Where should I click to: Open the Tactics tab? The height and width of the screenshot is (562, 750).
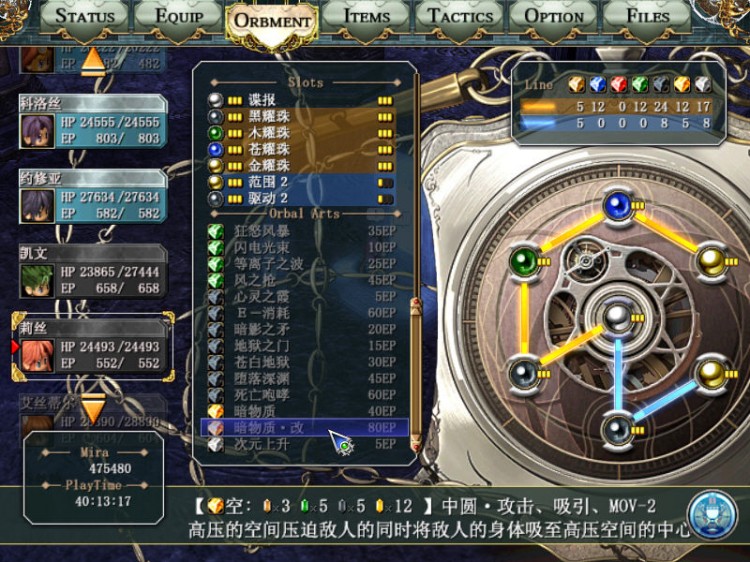point(460,16)
